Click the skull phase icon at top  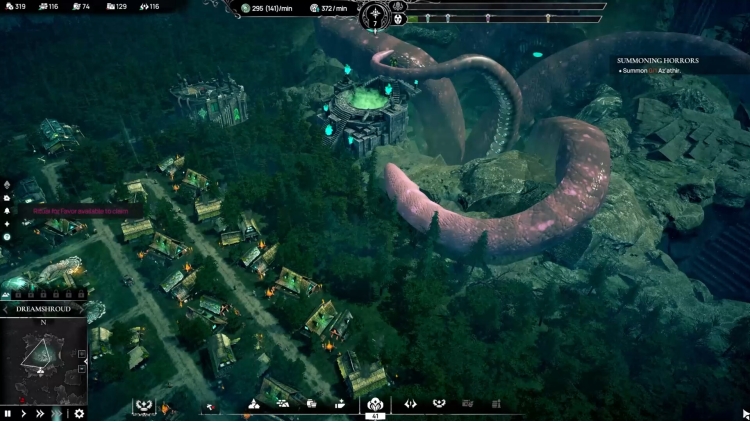pos(396,18)
